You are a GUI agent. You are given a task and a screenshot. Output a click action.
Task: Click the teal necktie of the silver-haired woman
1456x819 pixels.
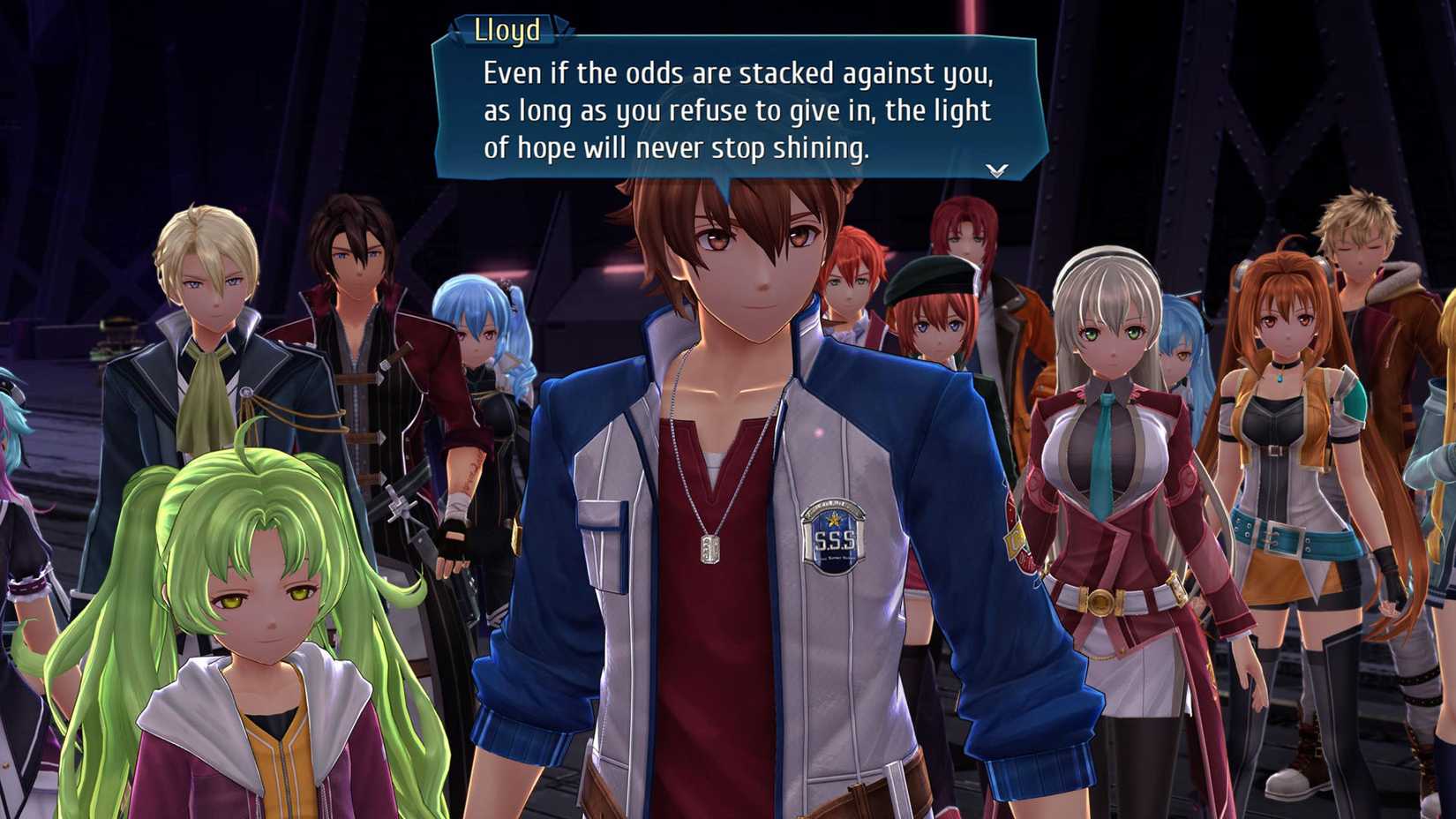tap(1106, 422)
